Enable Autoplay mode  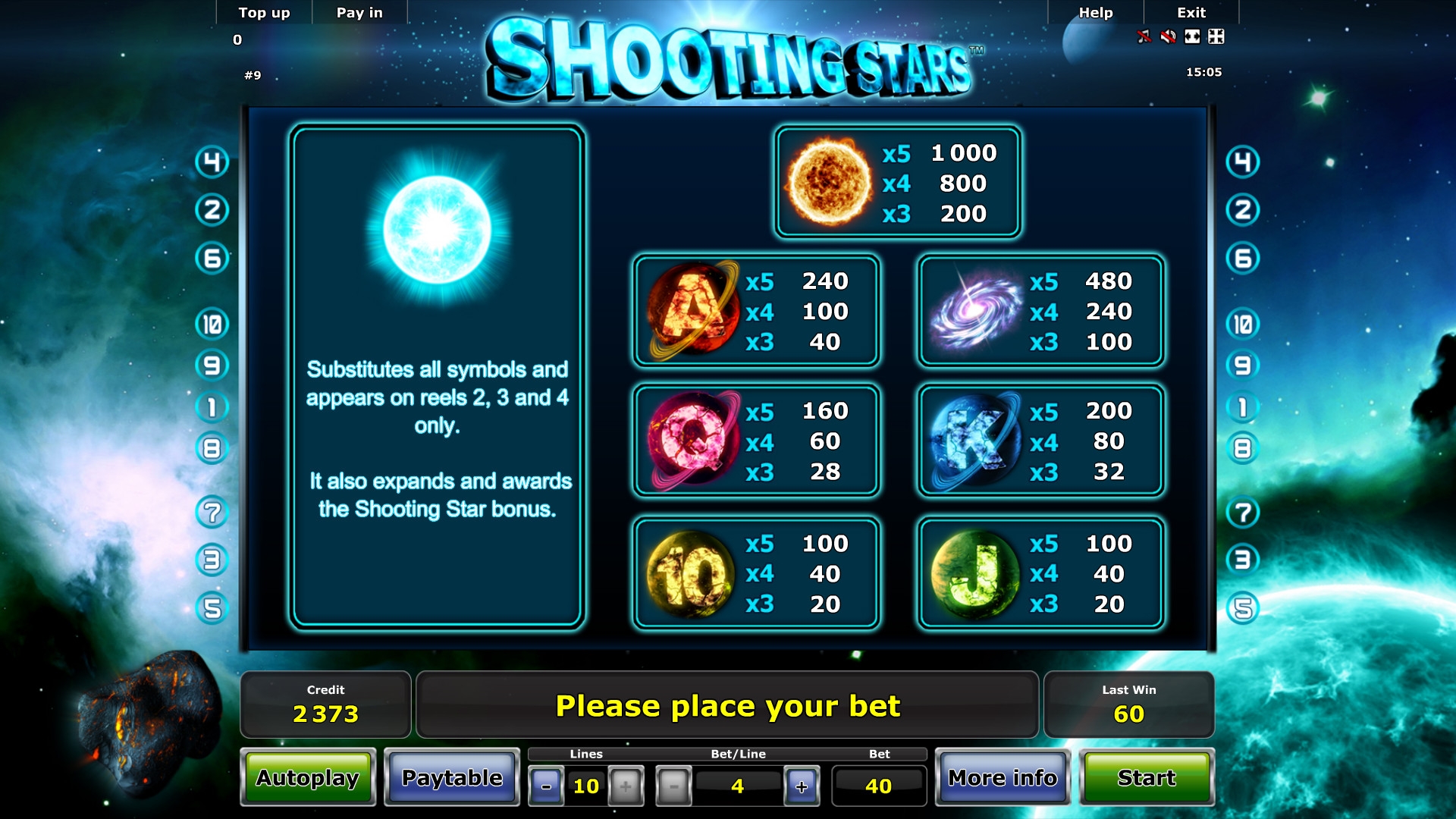pos(308,778)
